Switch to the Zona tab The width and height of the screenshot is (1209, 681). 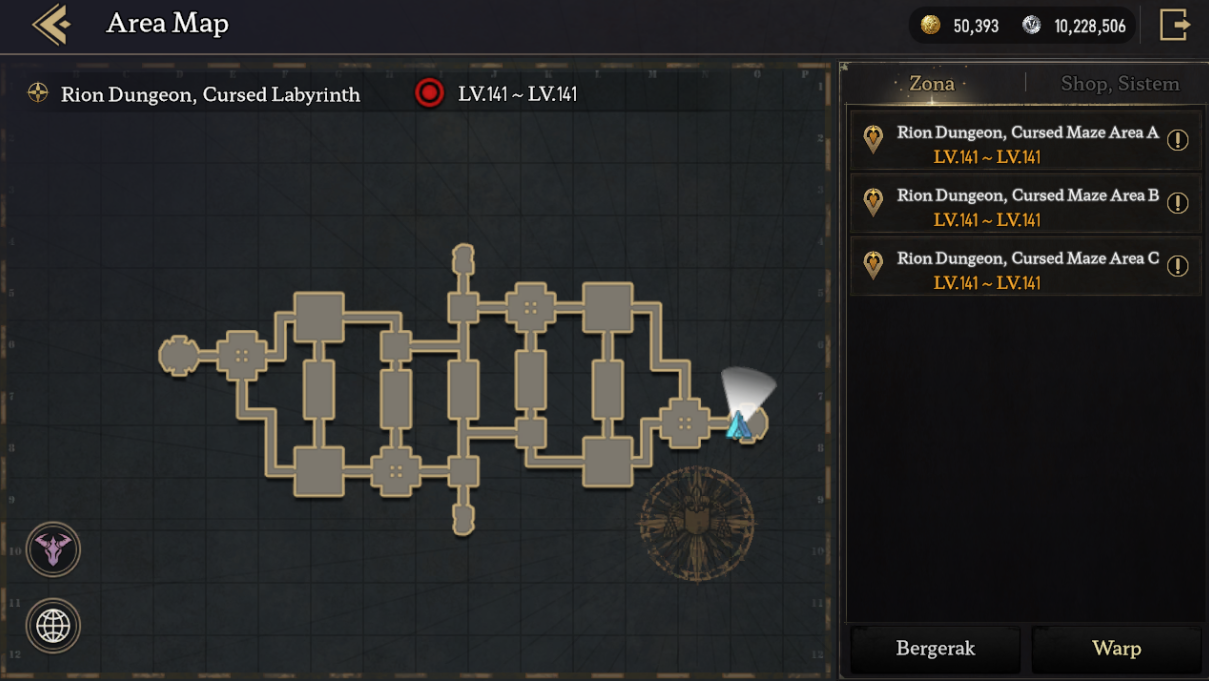pos(931,84)
